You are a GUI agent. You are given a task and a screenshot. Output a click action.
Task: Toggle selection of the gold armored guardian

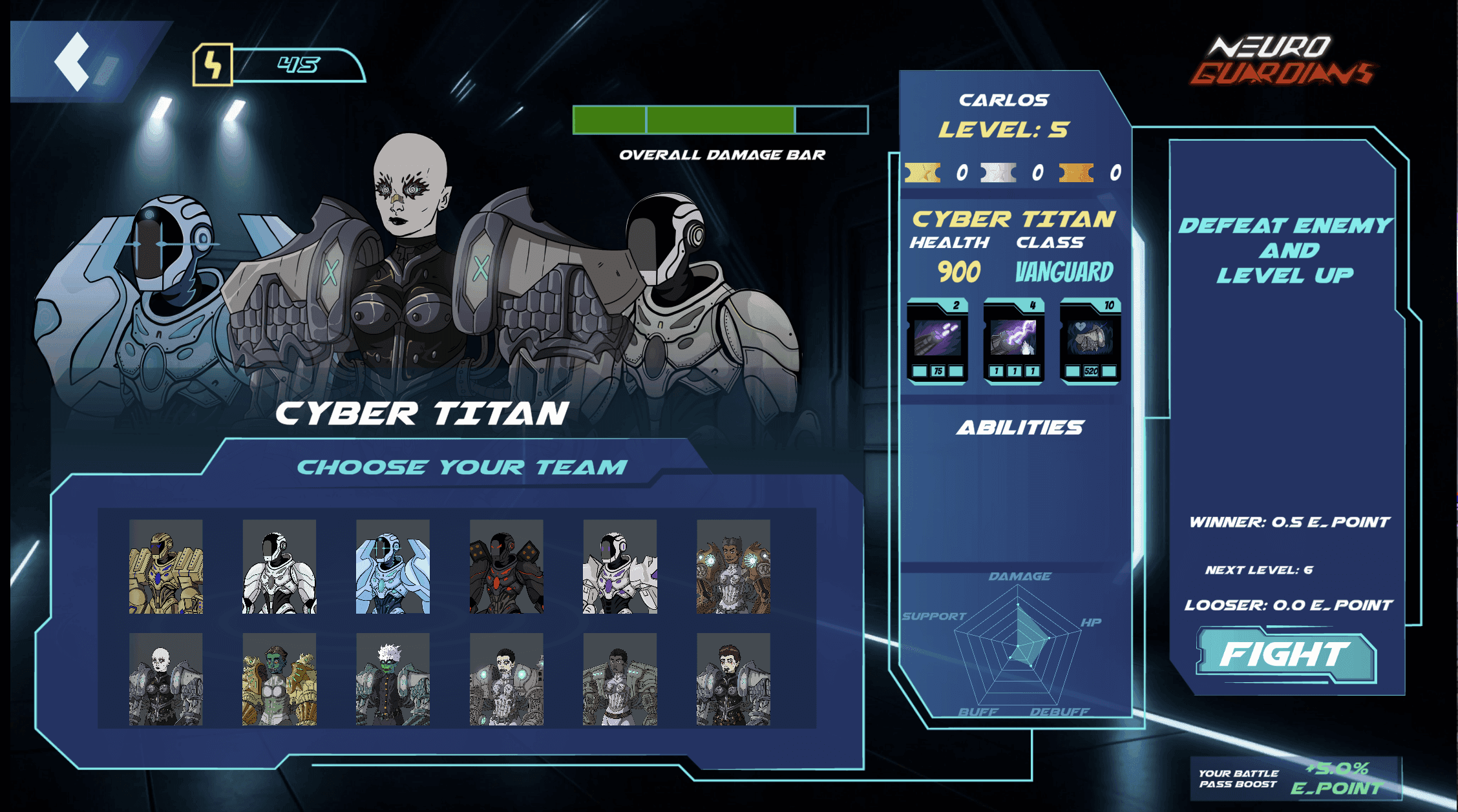click(x=166, y=568)
